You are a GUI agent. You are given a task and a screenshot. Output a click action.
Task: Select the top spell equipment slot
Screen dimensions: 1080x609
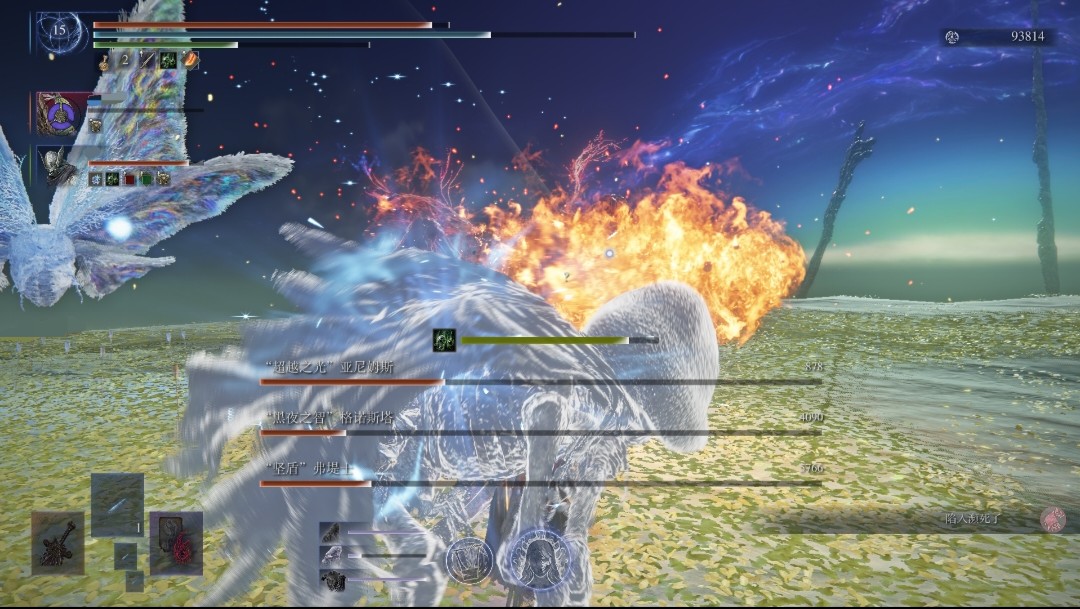(x=117, y=504)
